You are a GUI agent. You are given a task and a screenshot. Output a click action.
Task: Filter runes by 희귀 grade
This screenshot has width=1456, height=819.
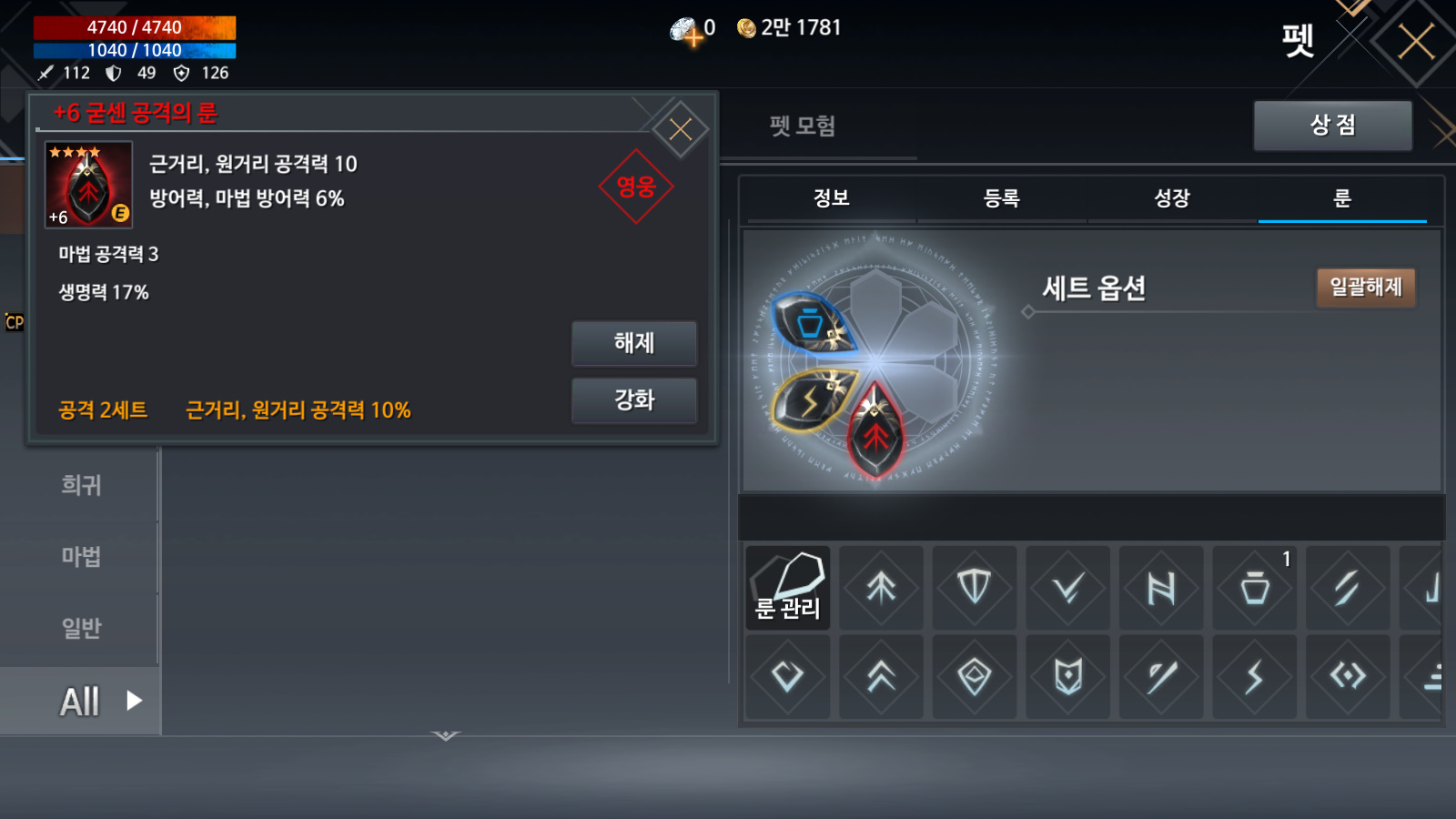[81, 485]
